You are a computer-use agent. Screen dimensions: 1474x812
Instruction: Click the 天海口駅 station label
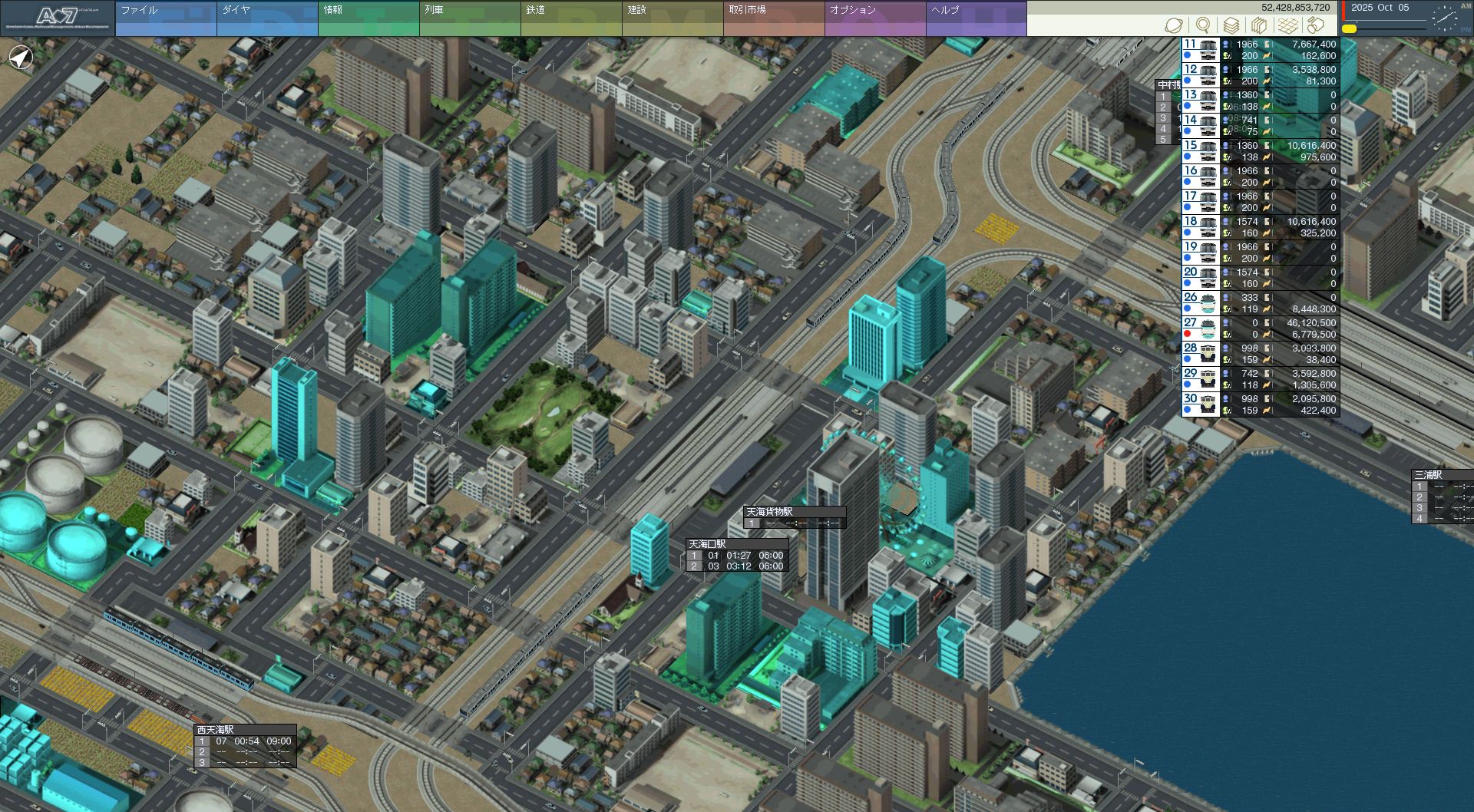tap(707, 544)
